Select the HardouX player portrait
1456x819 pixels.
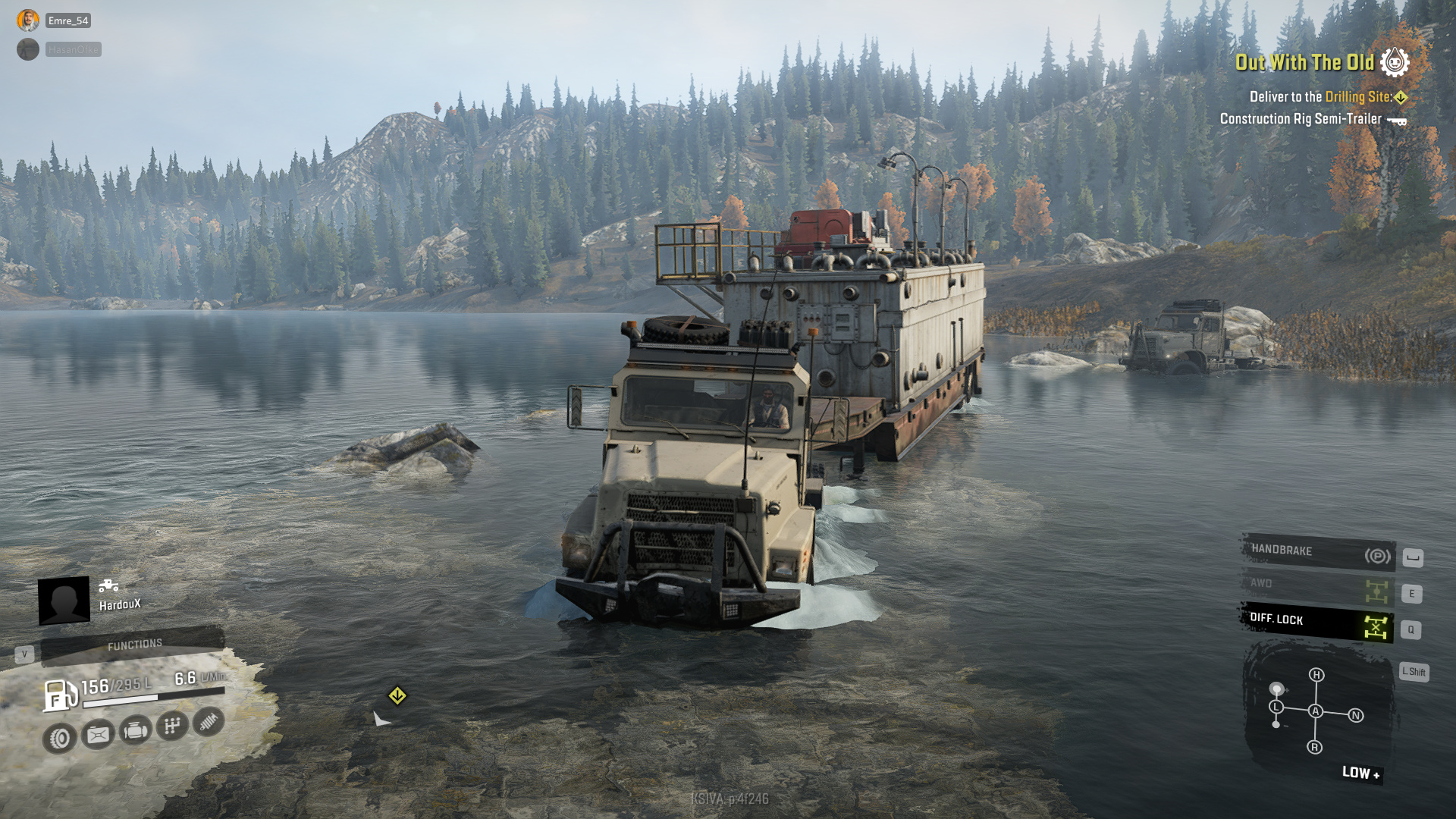tap(64, 601)
